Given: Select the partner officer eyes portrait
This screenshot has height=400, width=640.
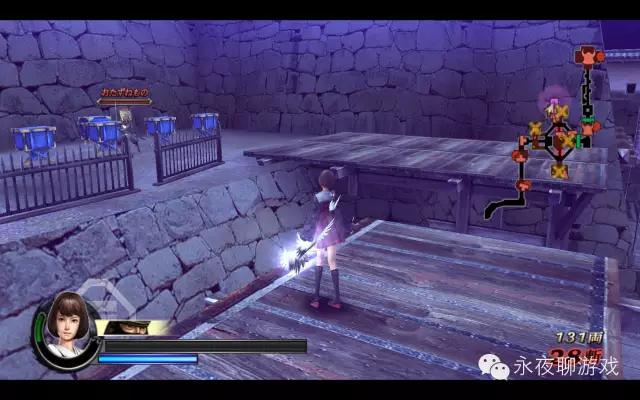Looking at the screenshot, I should pyautogui.click(x=134, y=328).
